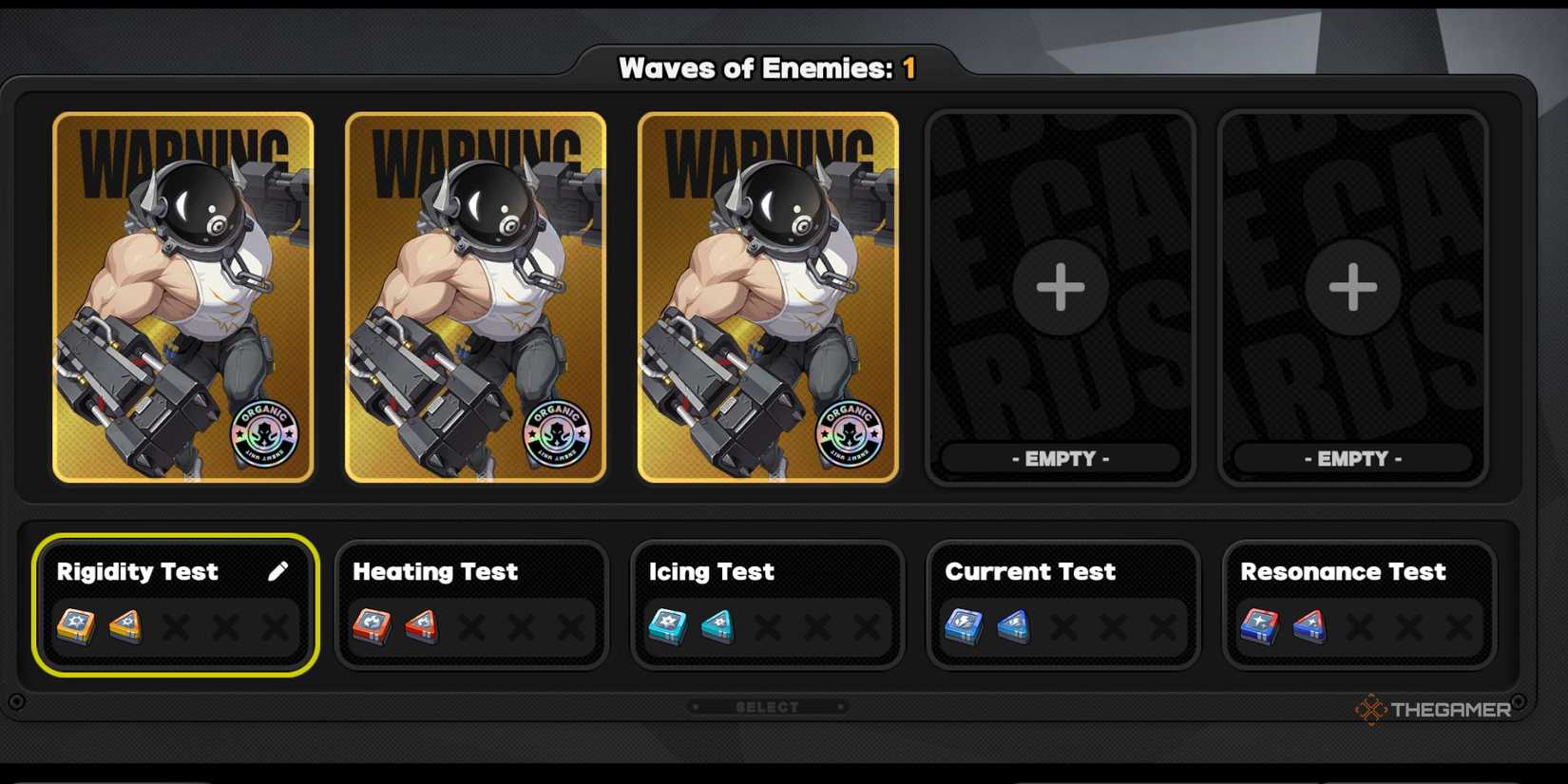Click the EMPTY label on the fourth card slot
The height and width of the screenshot is (784, 1568).
click(1062, 458)
